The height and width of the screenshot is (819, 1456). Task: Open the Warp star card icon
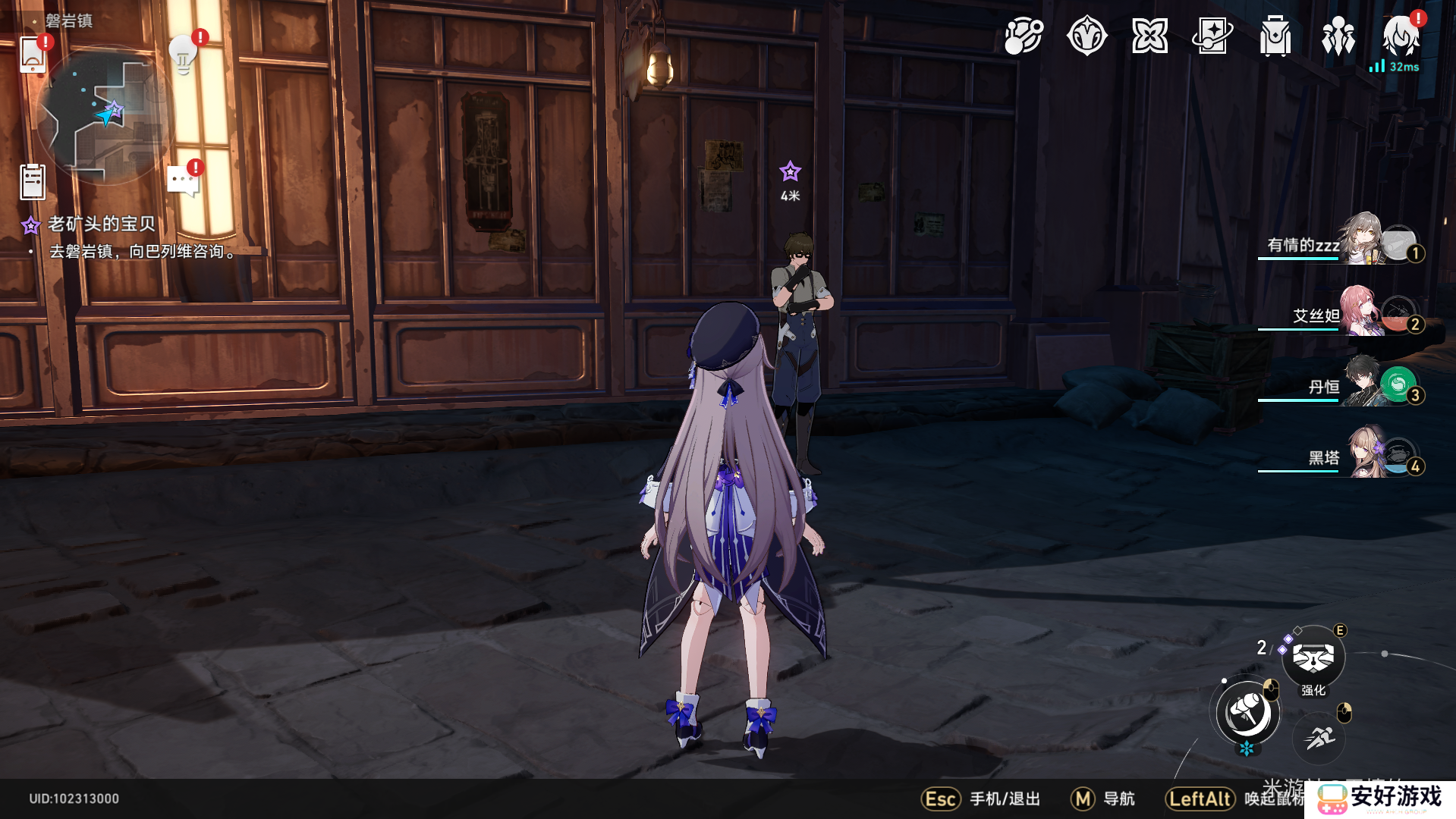point(1212,36)
